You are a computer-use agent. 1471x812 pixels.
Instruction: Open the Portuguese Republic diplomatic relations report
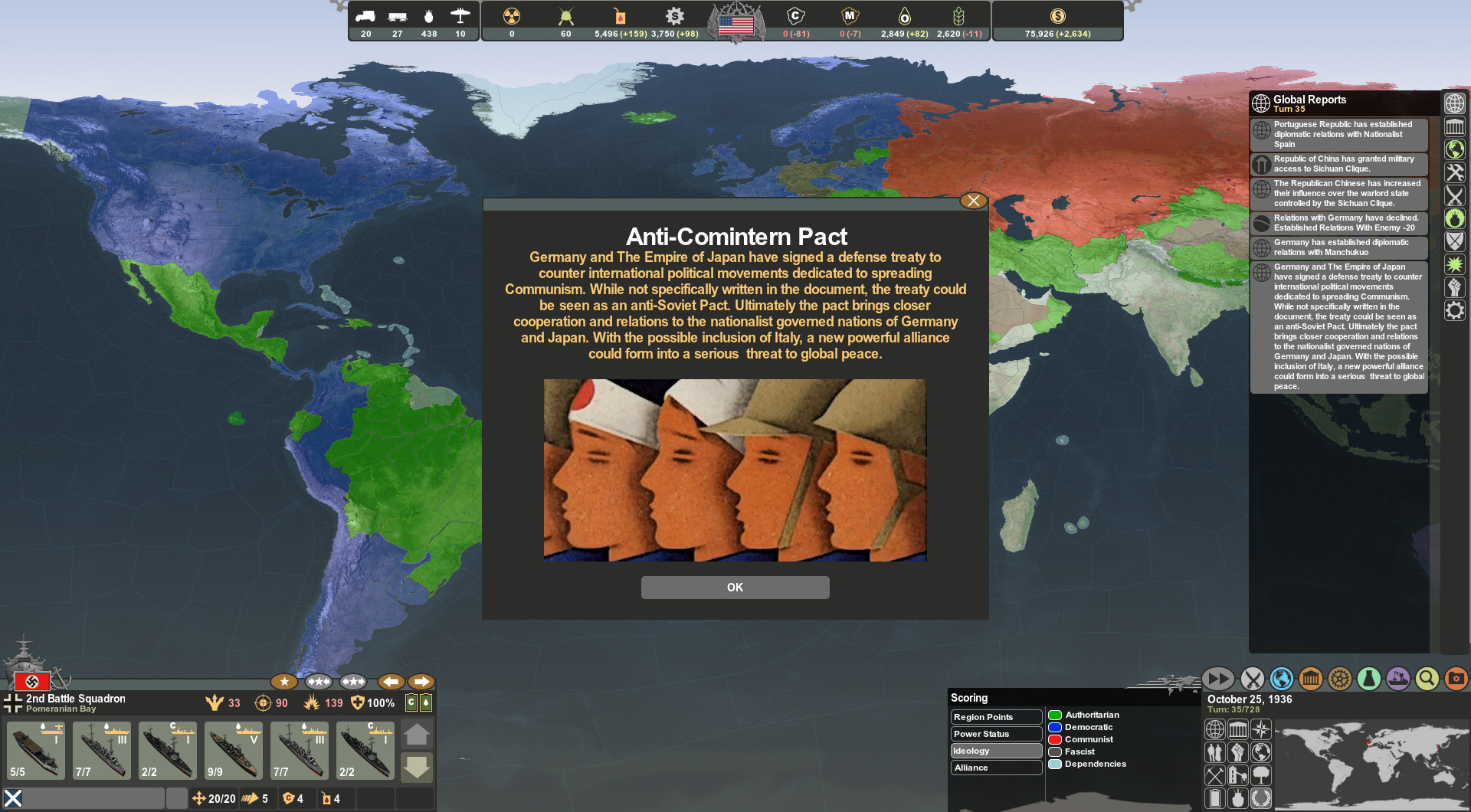(x=1340, y=134)
